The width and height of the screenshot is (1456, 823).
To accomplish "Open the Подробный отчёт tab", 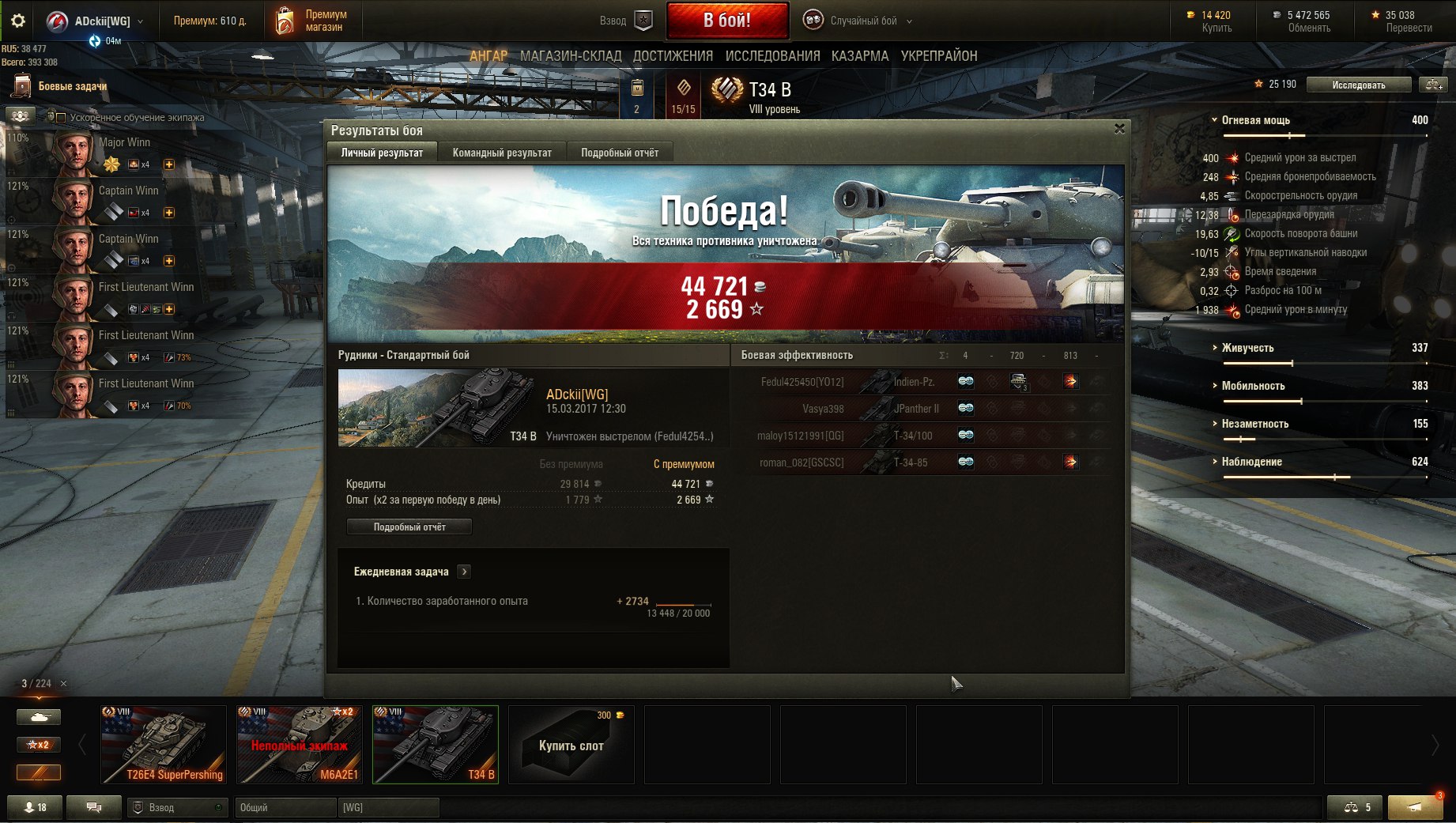I will tap(620, 153).
